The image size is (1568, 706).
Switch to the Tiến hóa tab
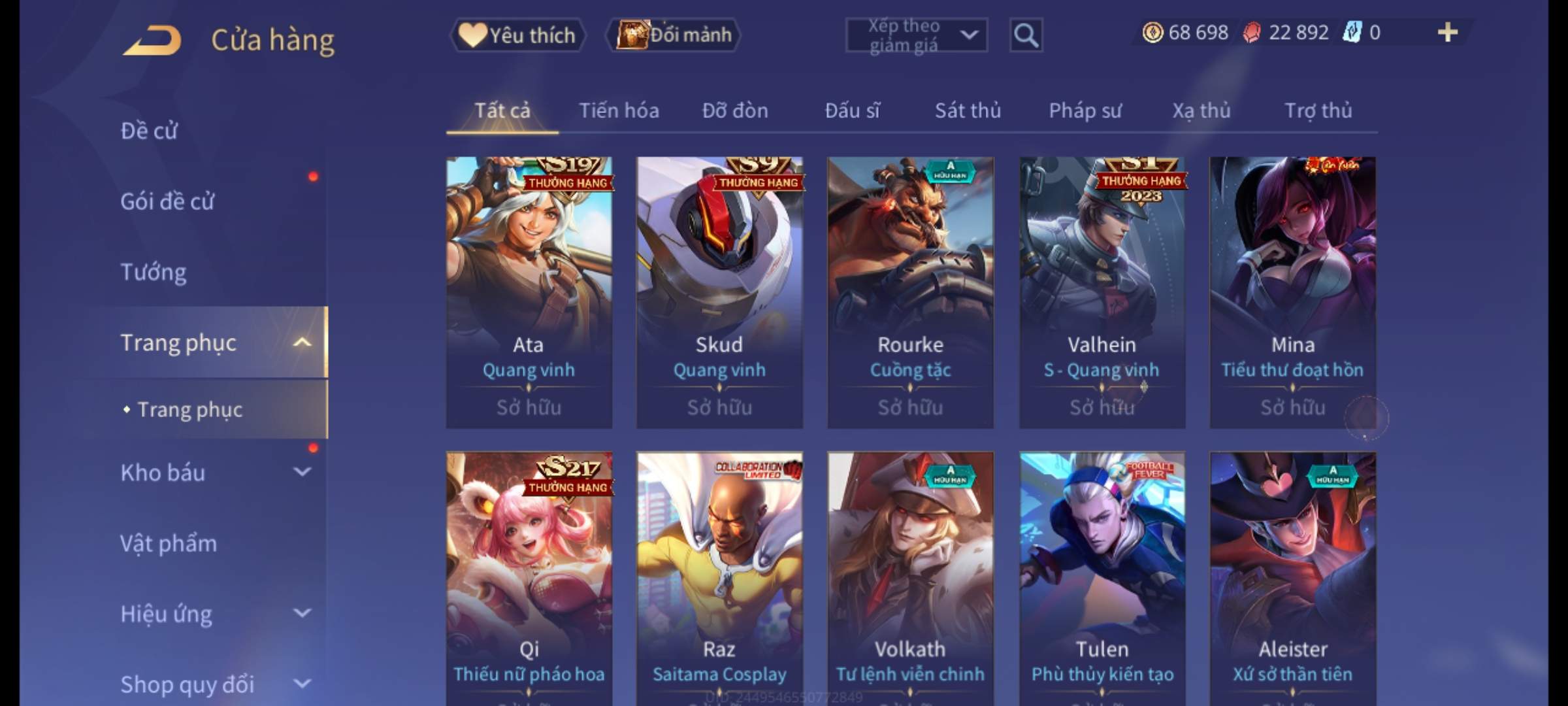tap(619, 111)
